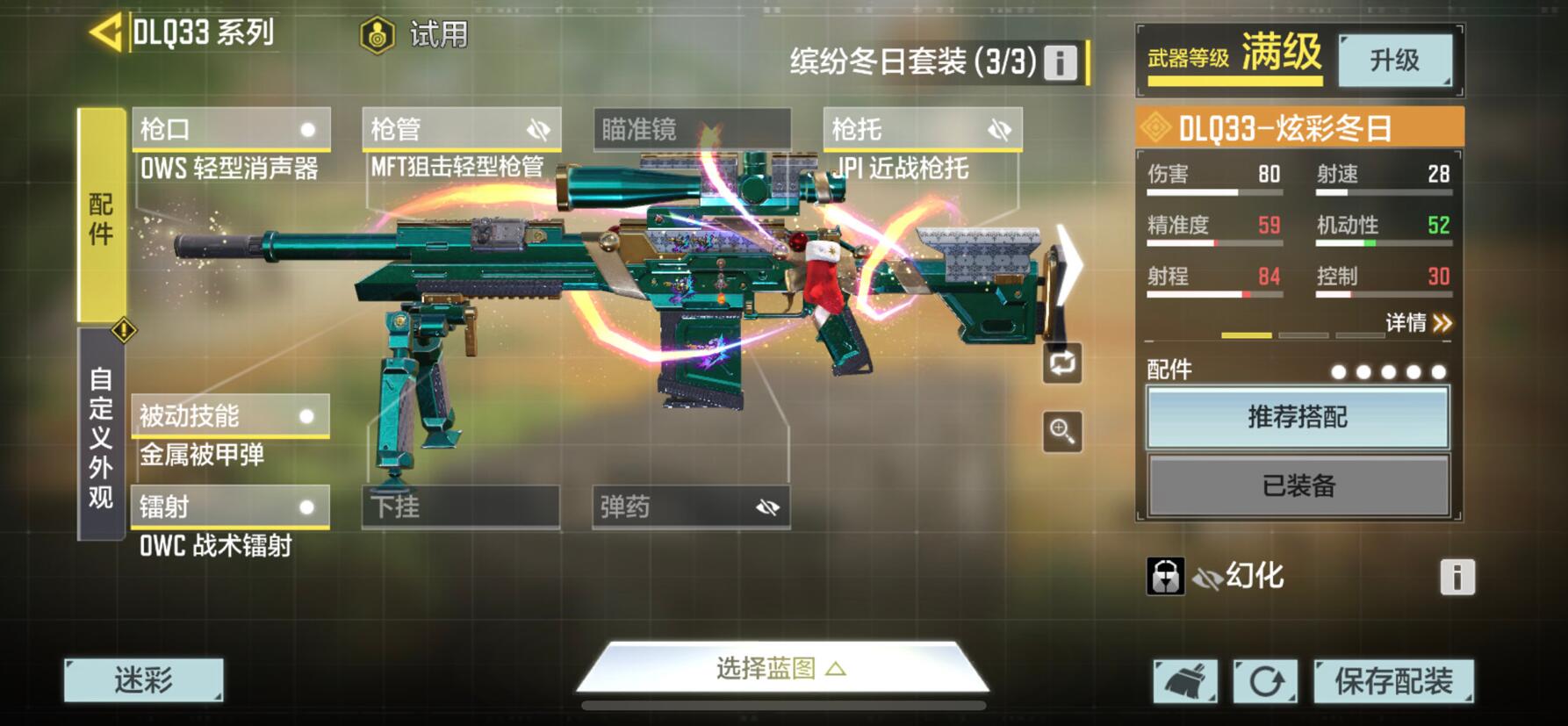Go back from DLQ33 系列 screen
This screenshot has height=726, width=1568.
pyautogui.click(x=106, y=33)
